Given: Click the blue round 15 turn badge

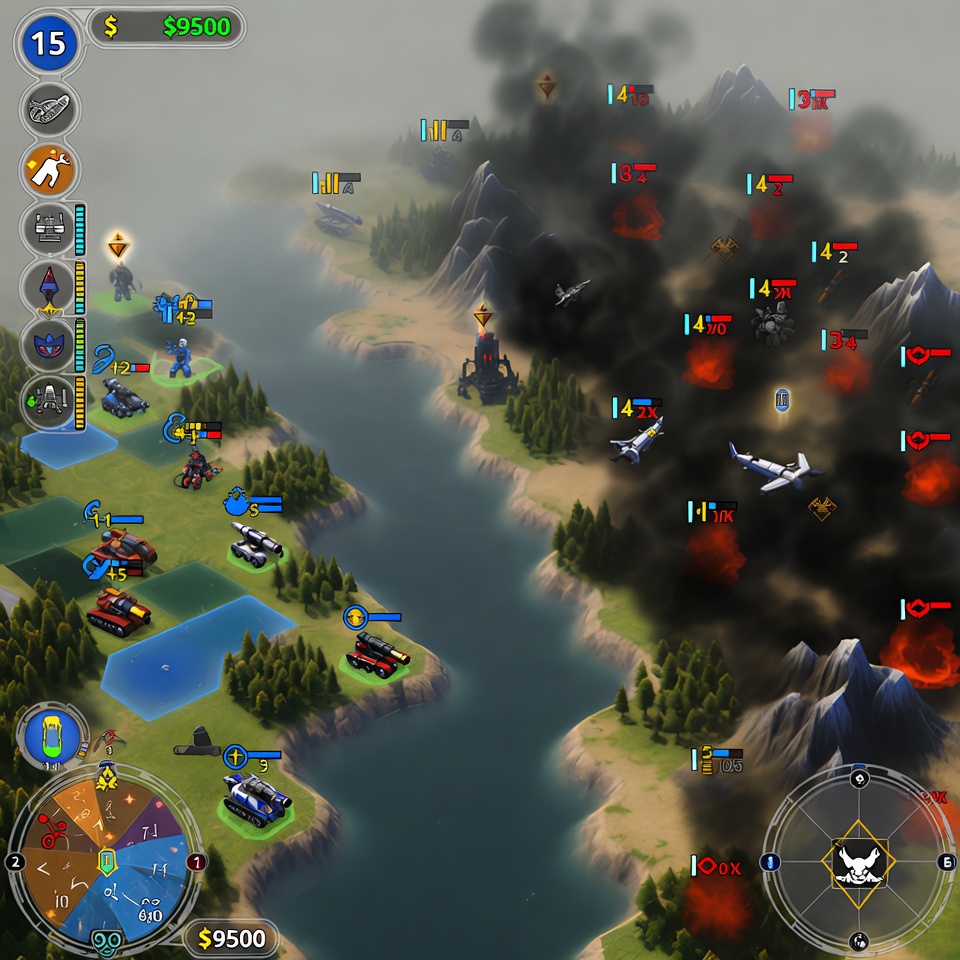Looking at the screenshot, I should coord(48,43).
